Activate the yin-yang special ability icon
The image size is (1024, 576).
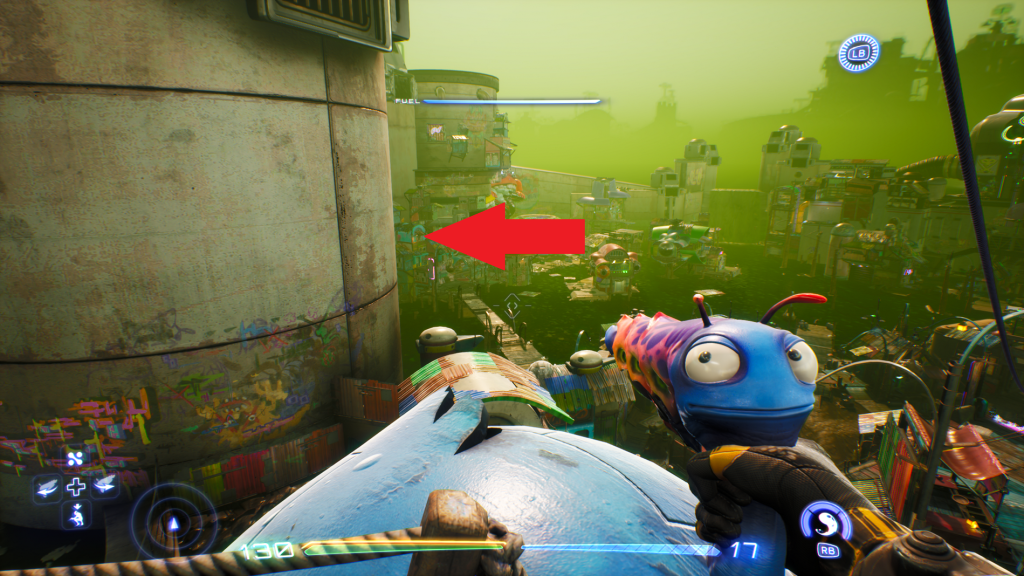824,522
